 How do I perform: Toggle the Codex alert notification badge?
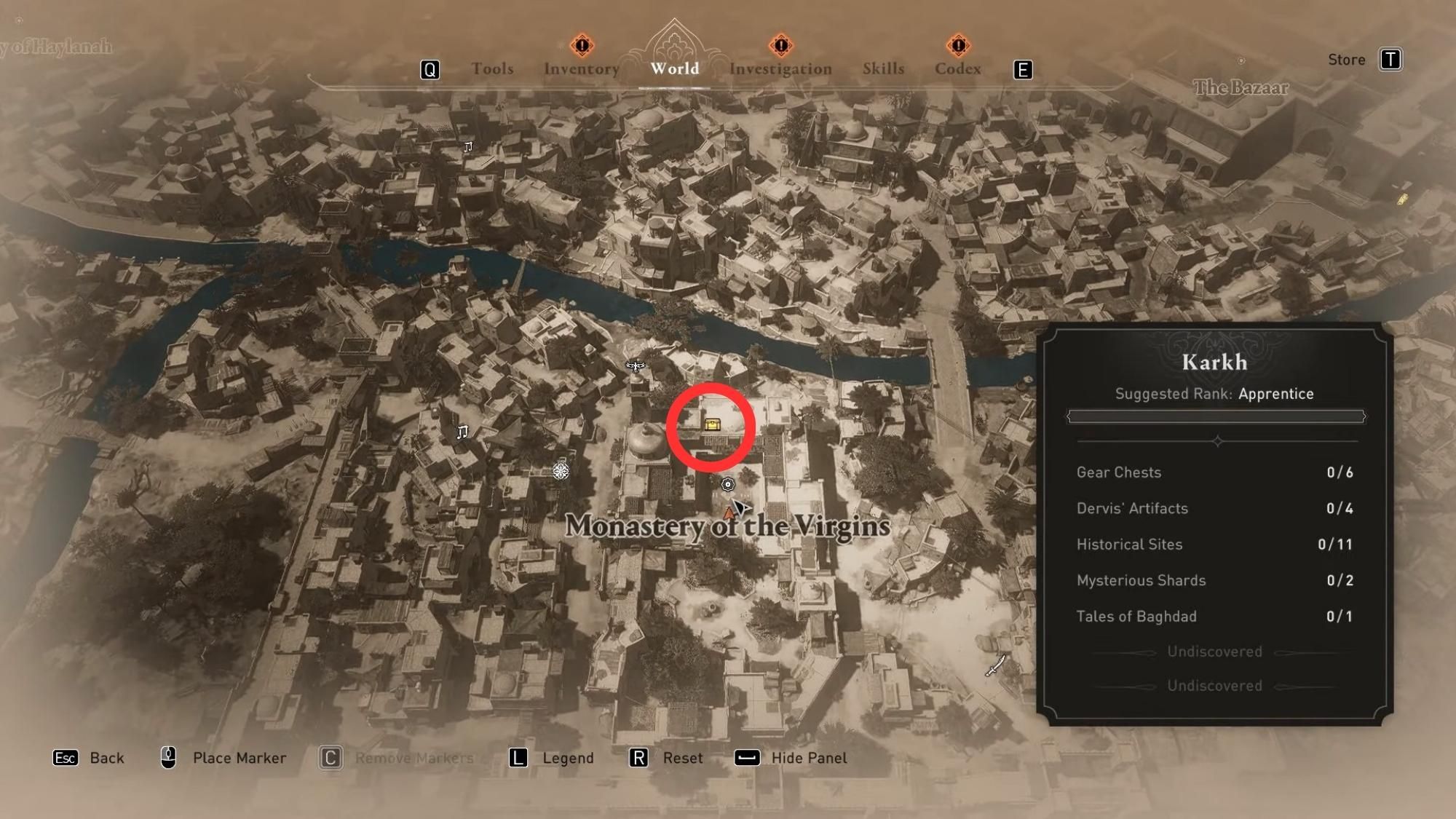pyautogui.click(x=960, y=45)
